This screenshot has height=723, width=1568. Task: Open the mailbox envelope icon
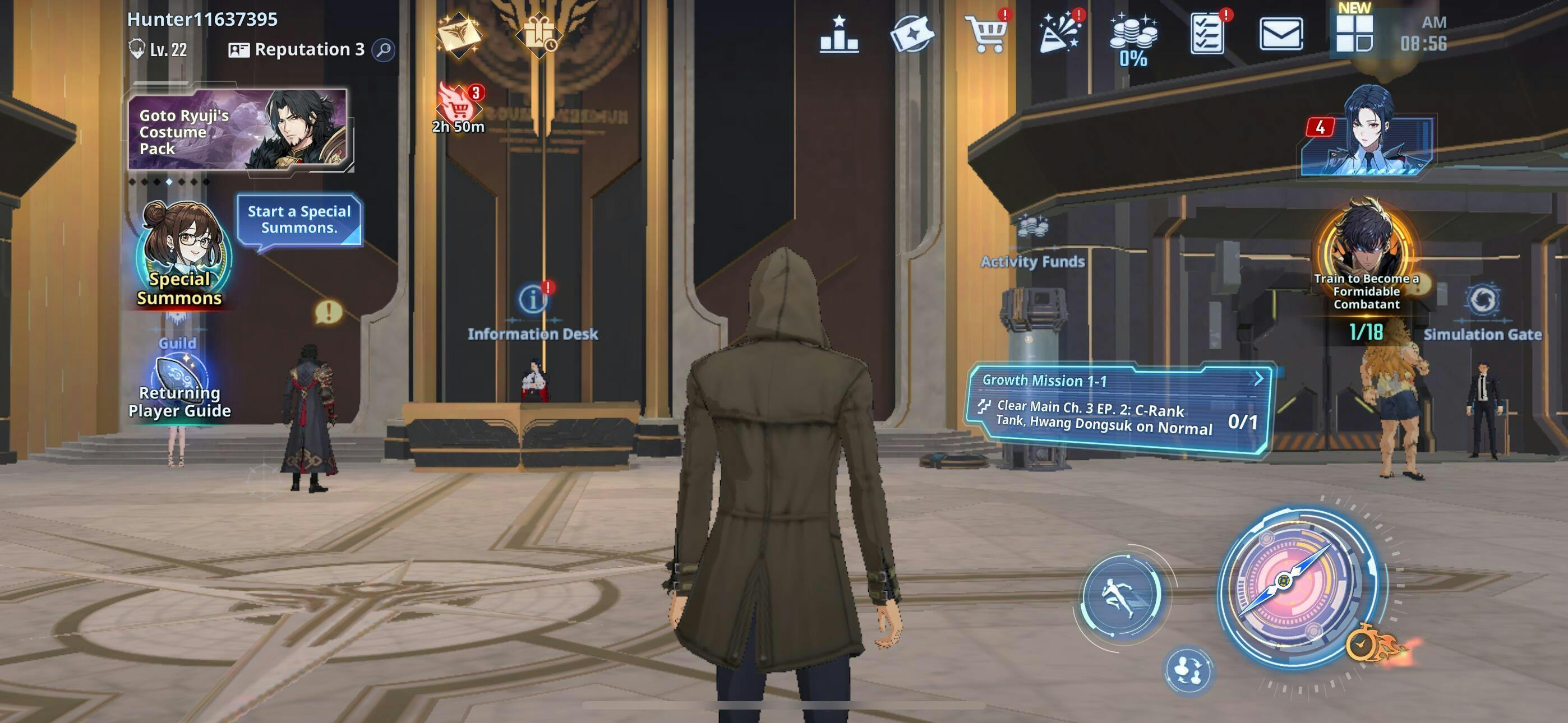point(1281,35)
